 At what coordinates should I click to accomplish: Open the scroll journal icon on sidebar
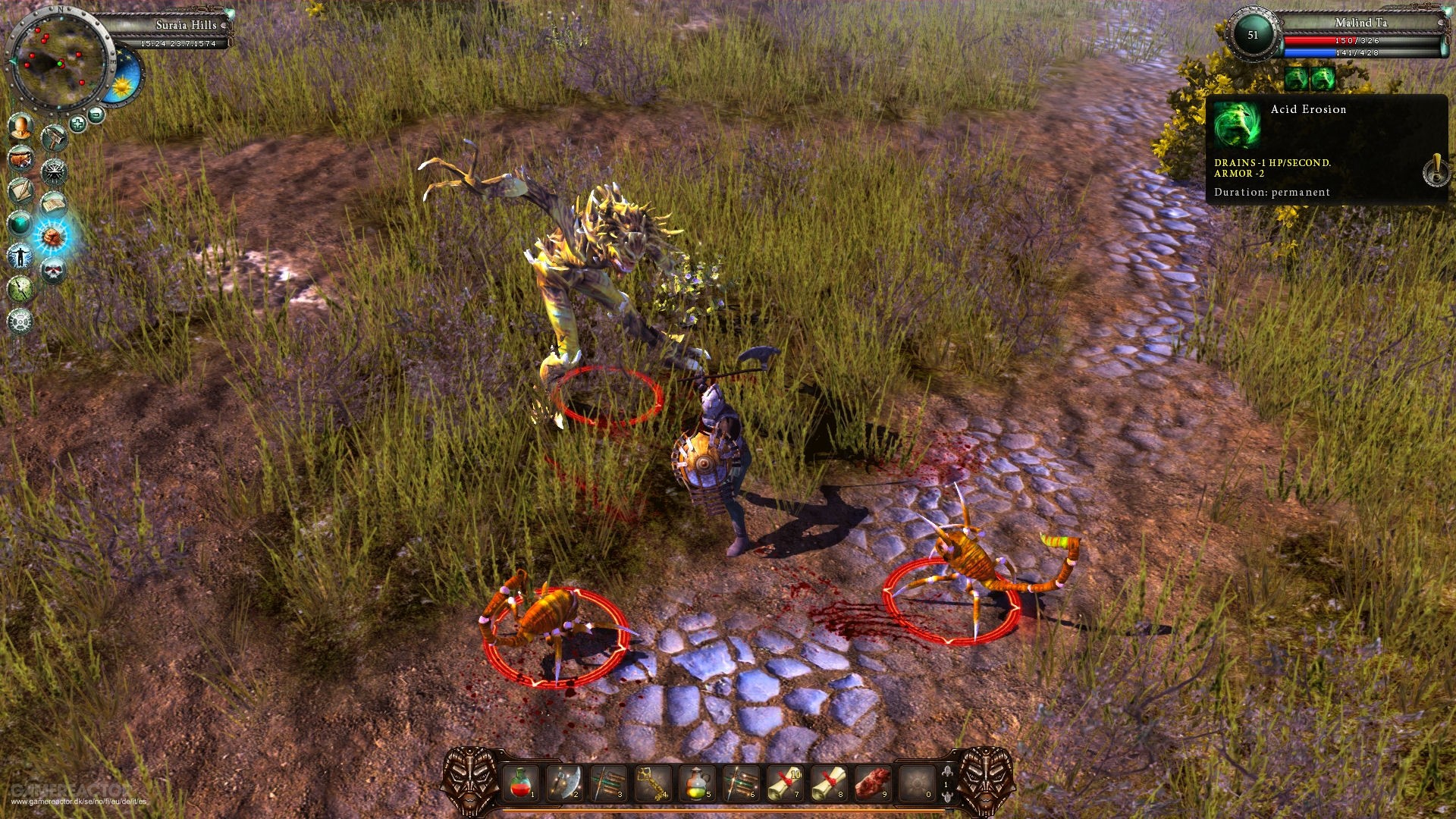pyautogui.click(x=54, y=204)
